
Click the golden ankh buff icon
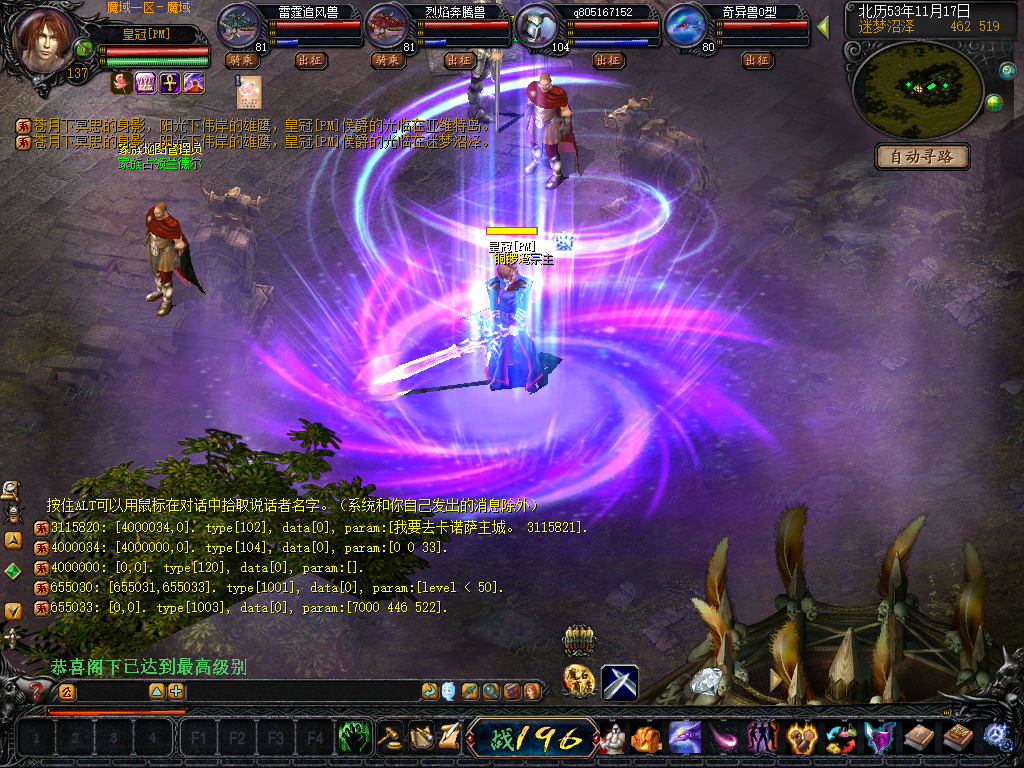[x=170, y=83]
